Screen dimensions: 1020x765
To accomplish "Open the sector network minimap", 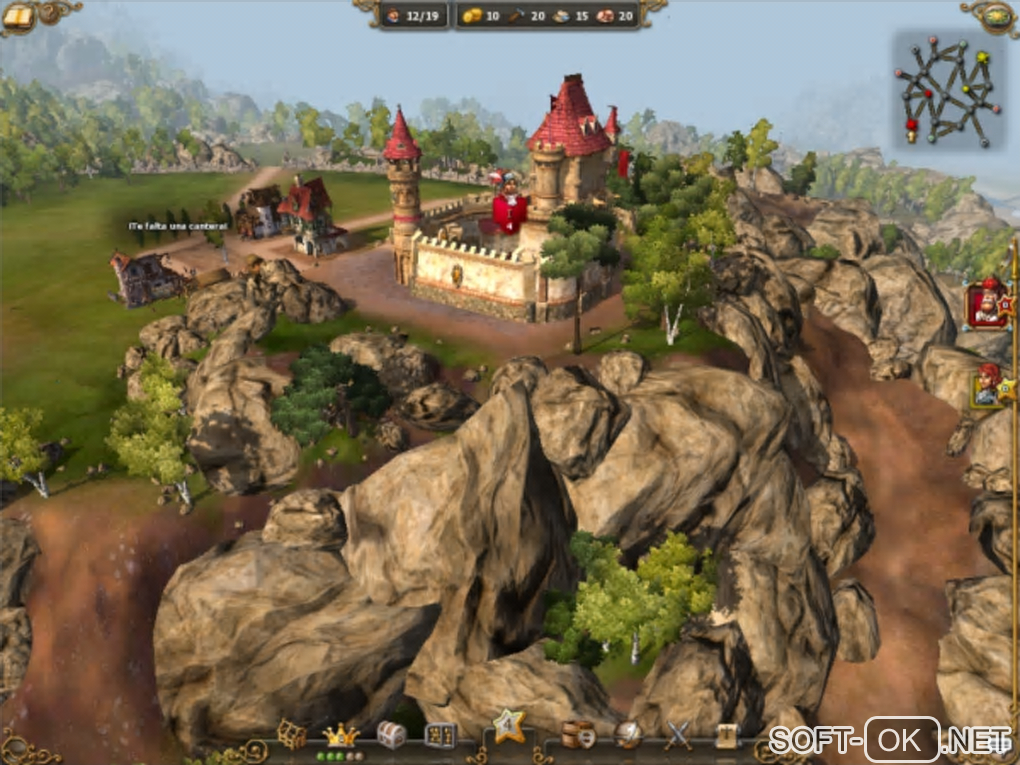I will (x=946, y=89).
